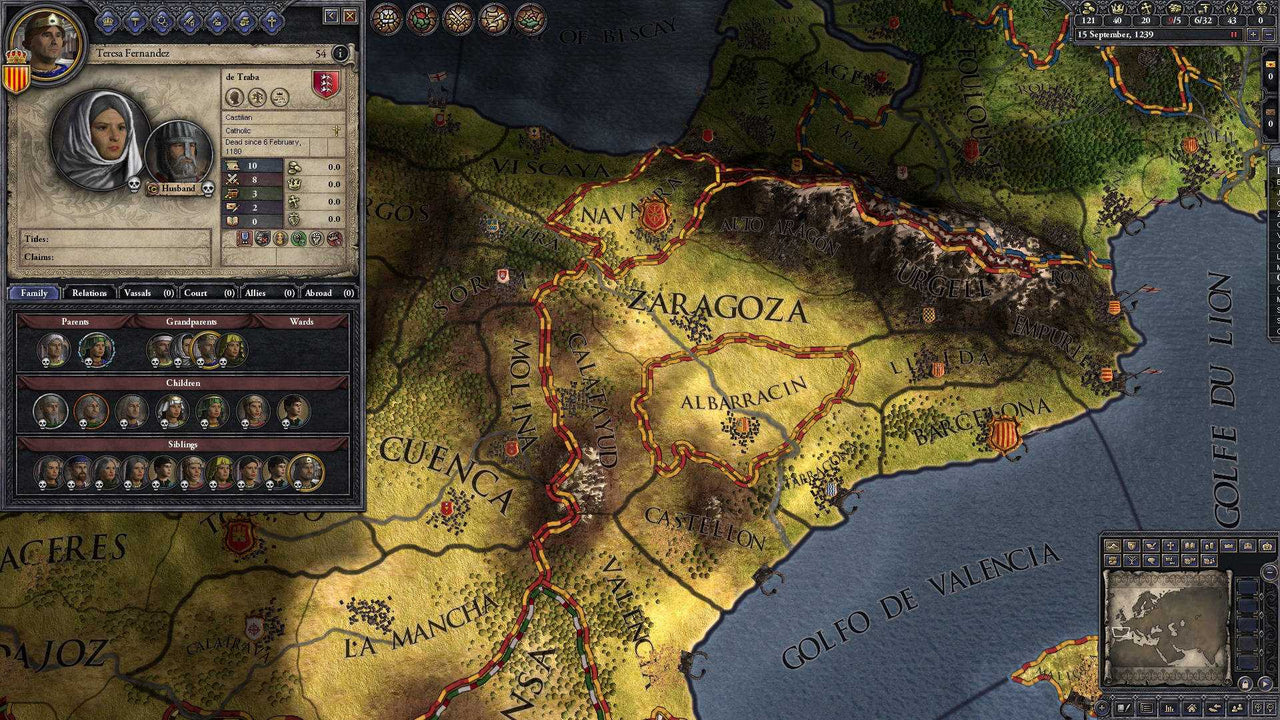Increase game speed with the plus button

pos(1253,34)
